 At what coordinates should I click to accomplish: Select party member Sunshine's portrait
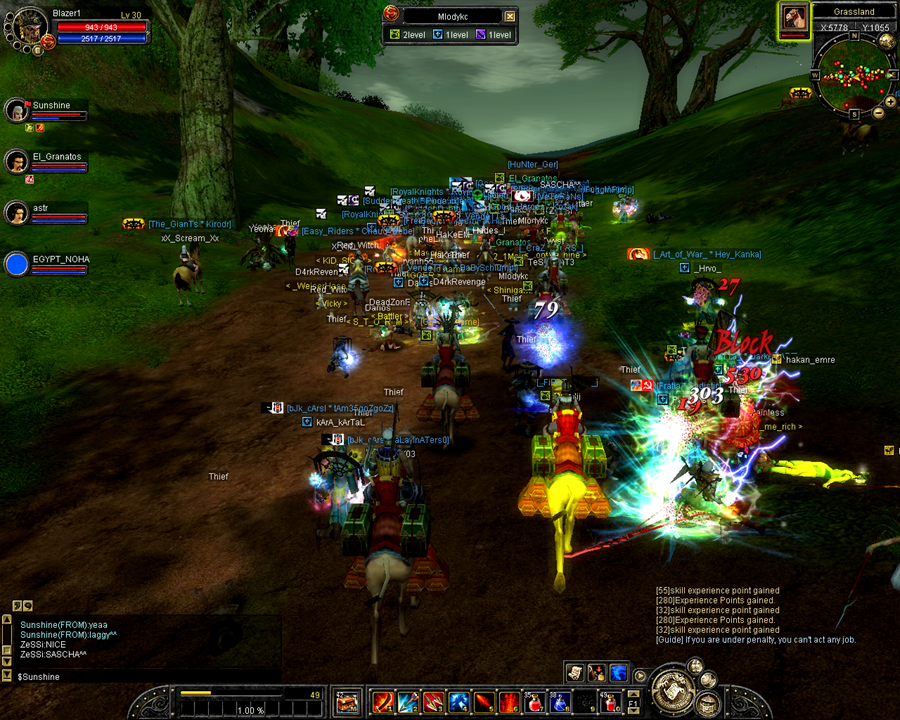tap(16, 109)
